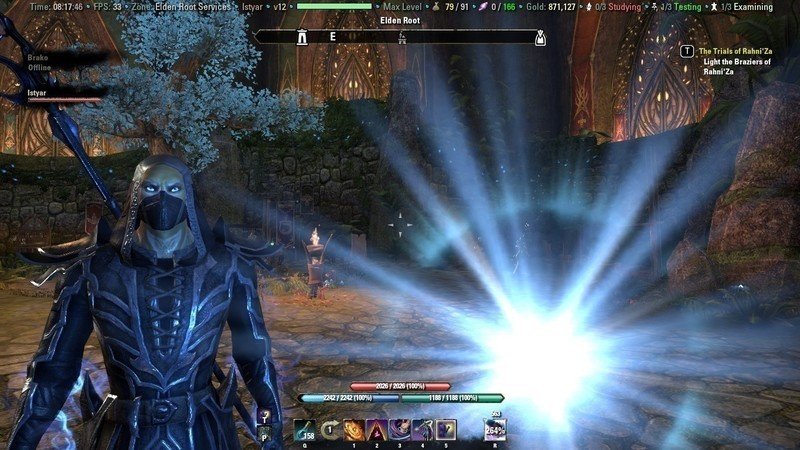Use the pale framed ability in slot 5
This screenshot has height=450, width=800.
point(445,429)
